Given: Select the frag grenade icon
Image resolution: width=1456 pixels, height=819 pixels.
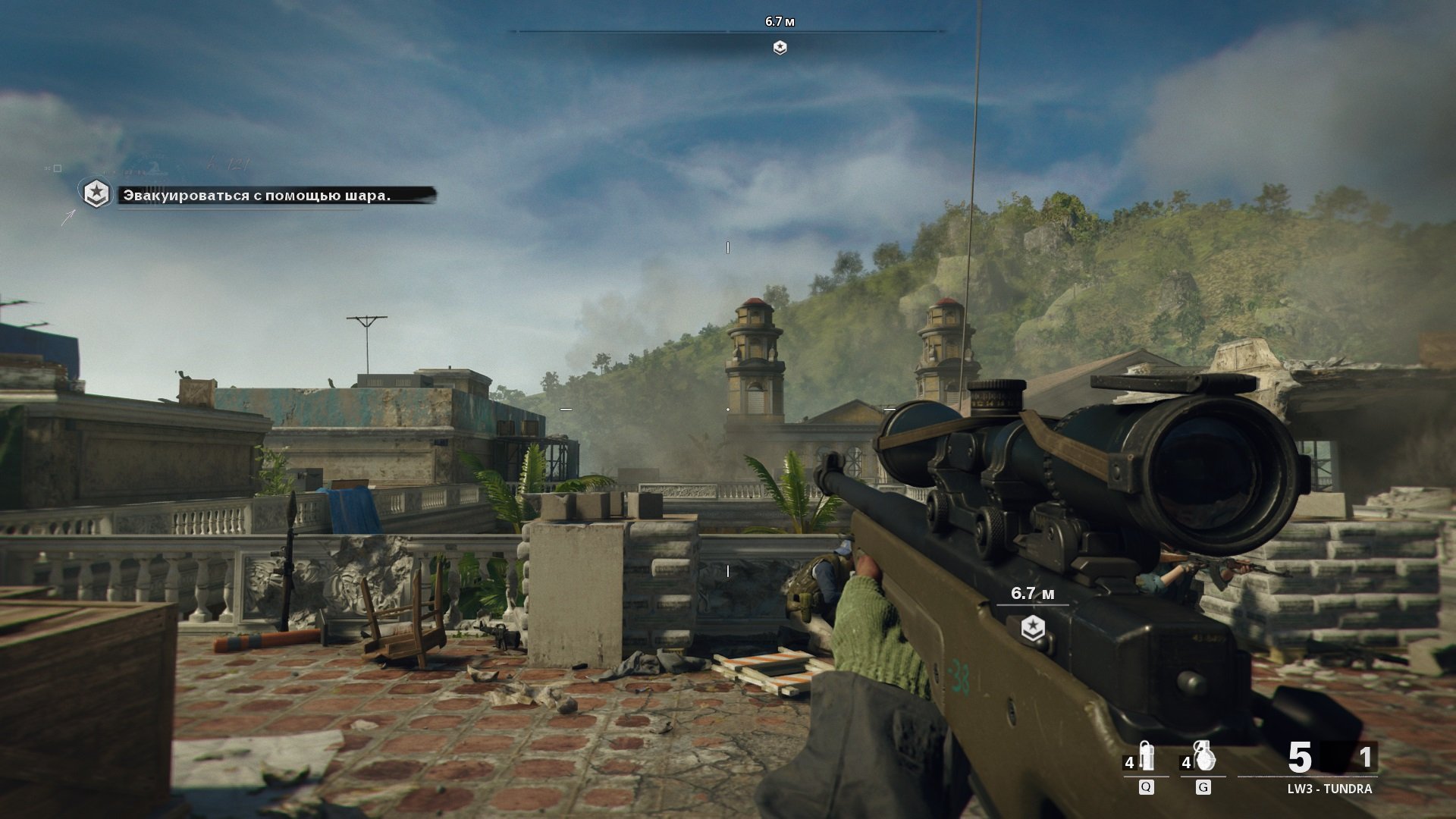Looking at the screenshot, I should [x=1203, y=755].
